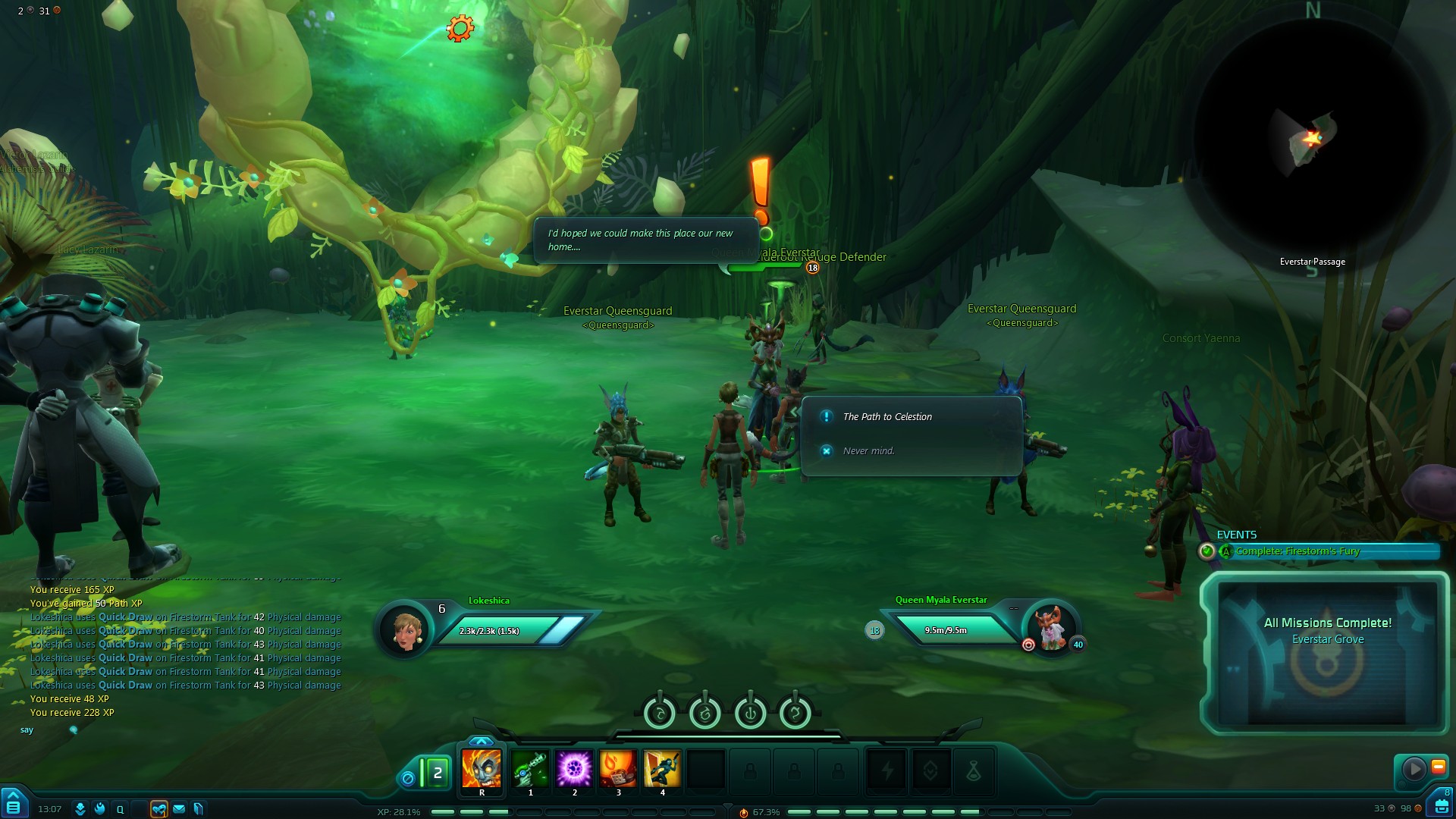Click the orange gear icon
Image resolution: width=1456 pixels, height=819 pixels.
[460, 29]
